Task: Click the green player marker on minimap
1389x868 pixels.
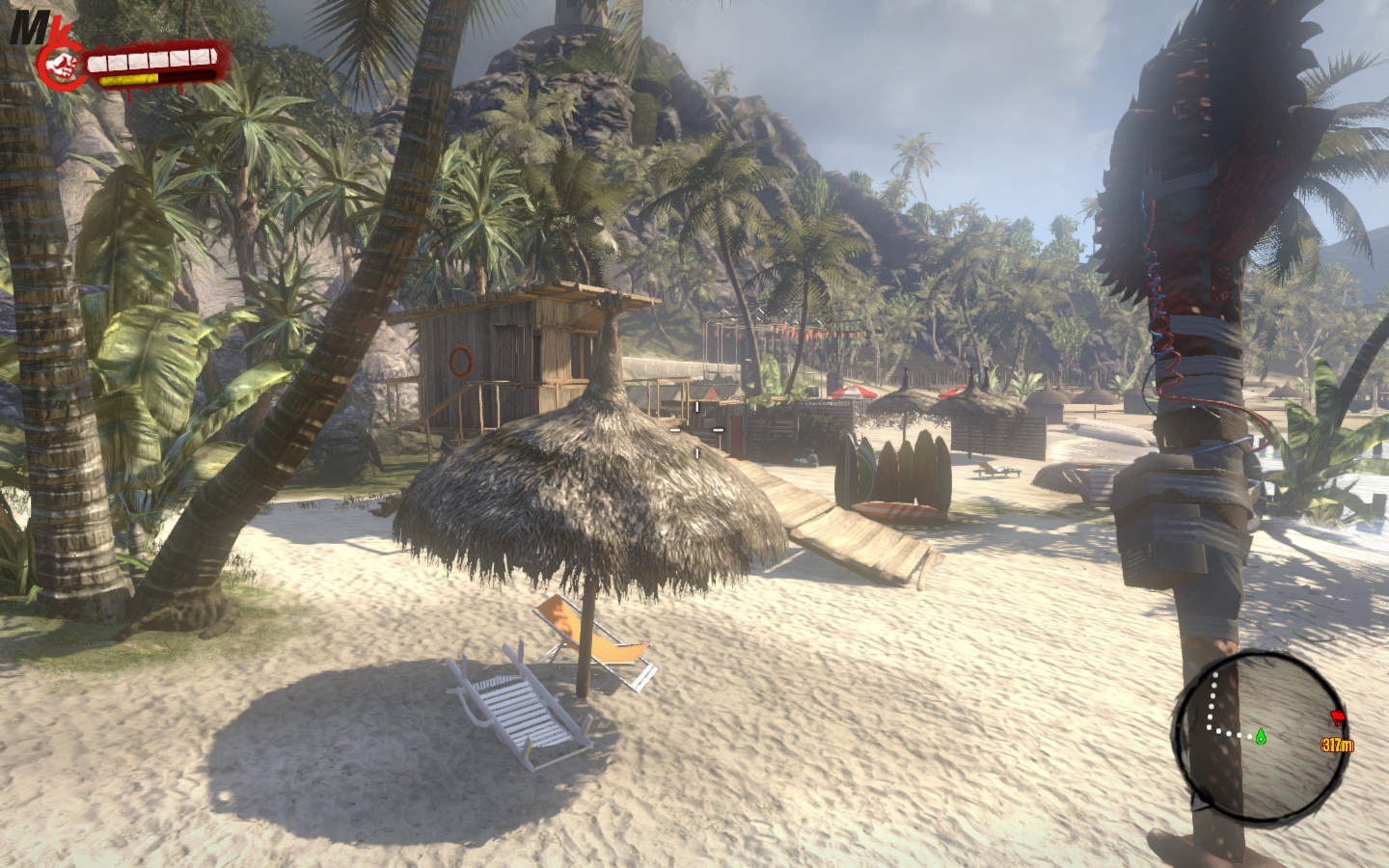Action: coord(1260,736)
